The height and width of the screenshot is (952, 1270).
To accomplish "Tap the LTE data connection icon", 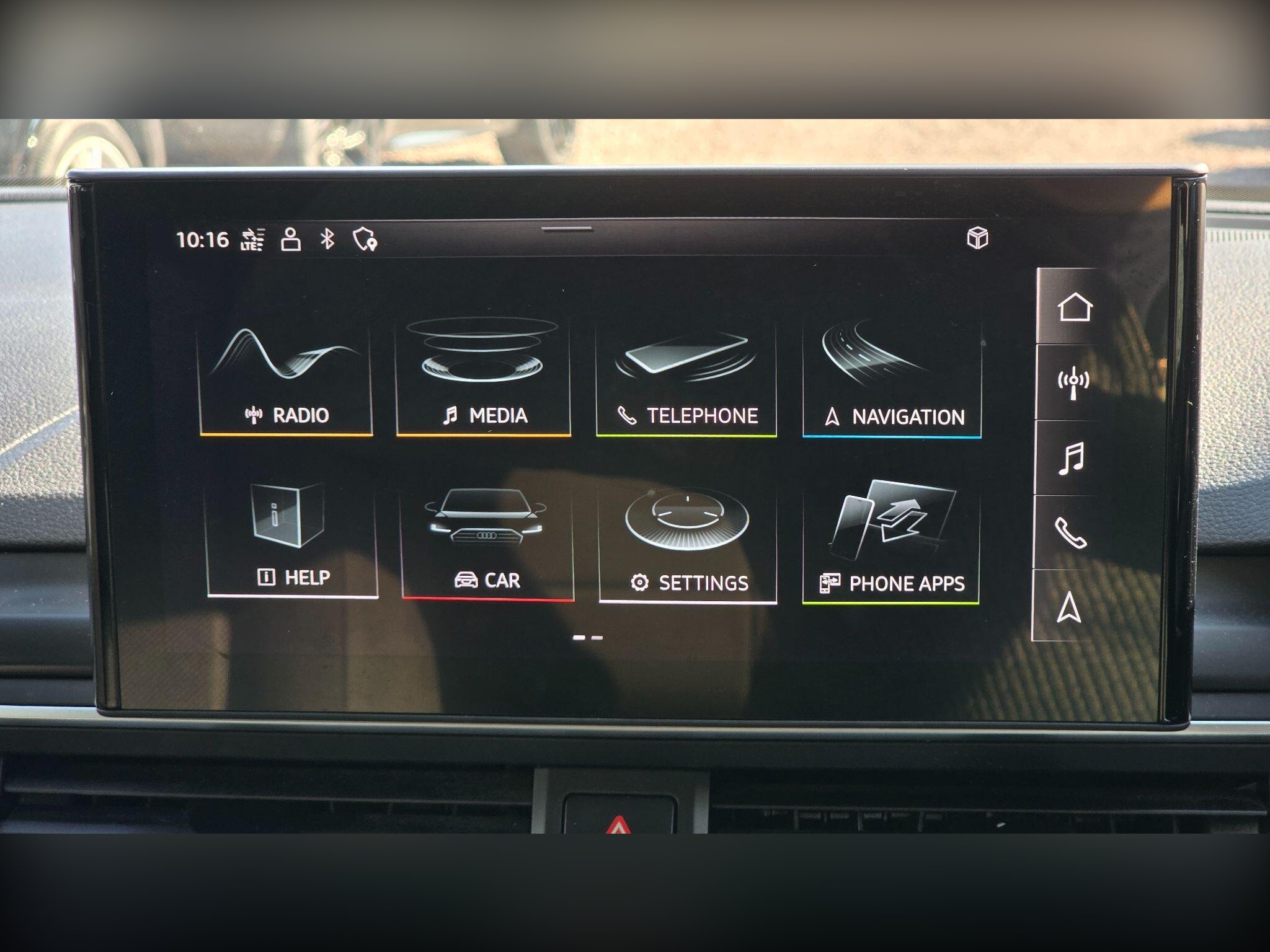I will click(x=252, y=240).
